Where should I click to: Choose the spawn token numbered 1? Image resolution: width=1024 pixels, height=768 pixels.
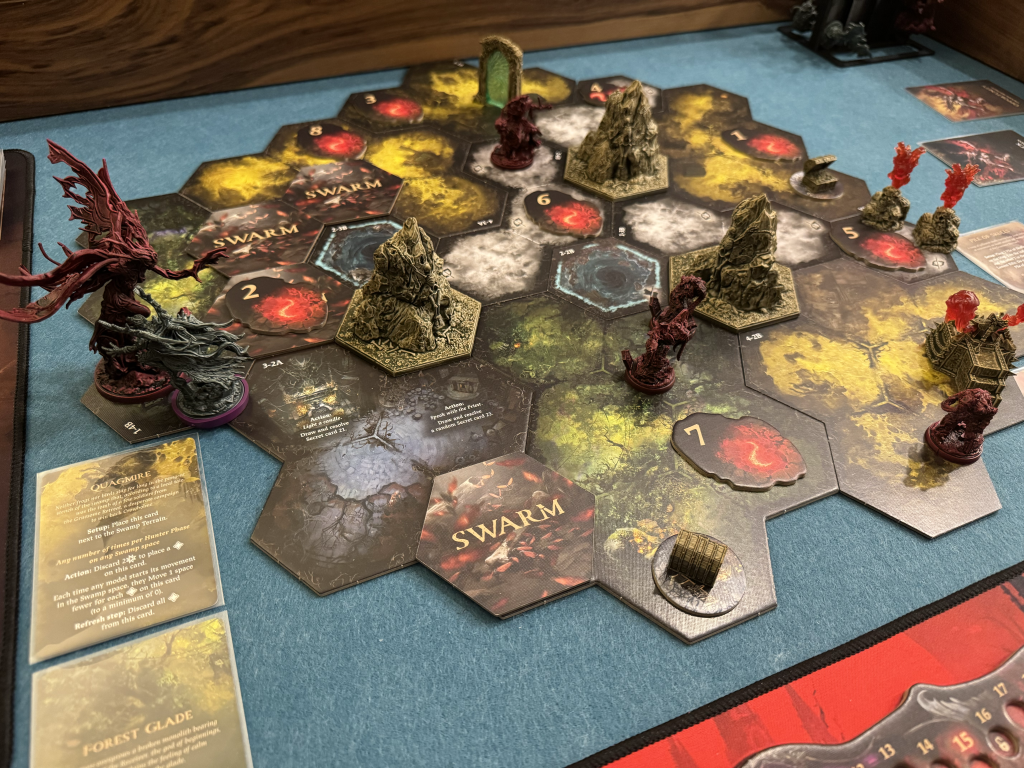click(762, 143)
